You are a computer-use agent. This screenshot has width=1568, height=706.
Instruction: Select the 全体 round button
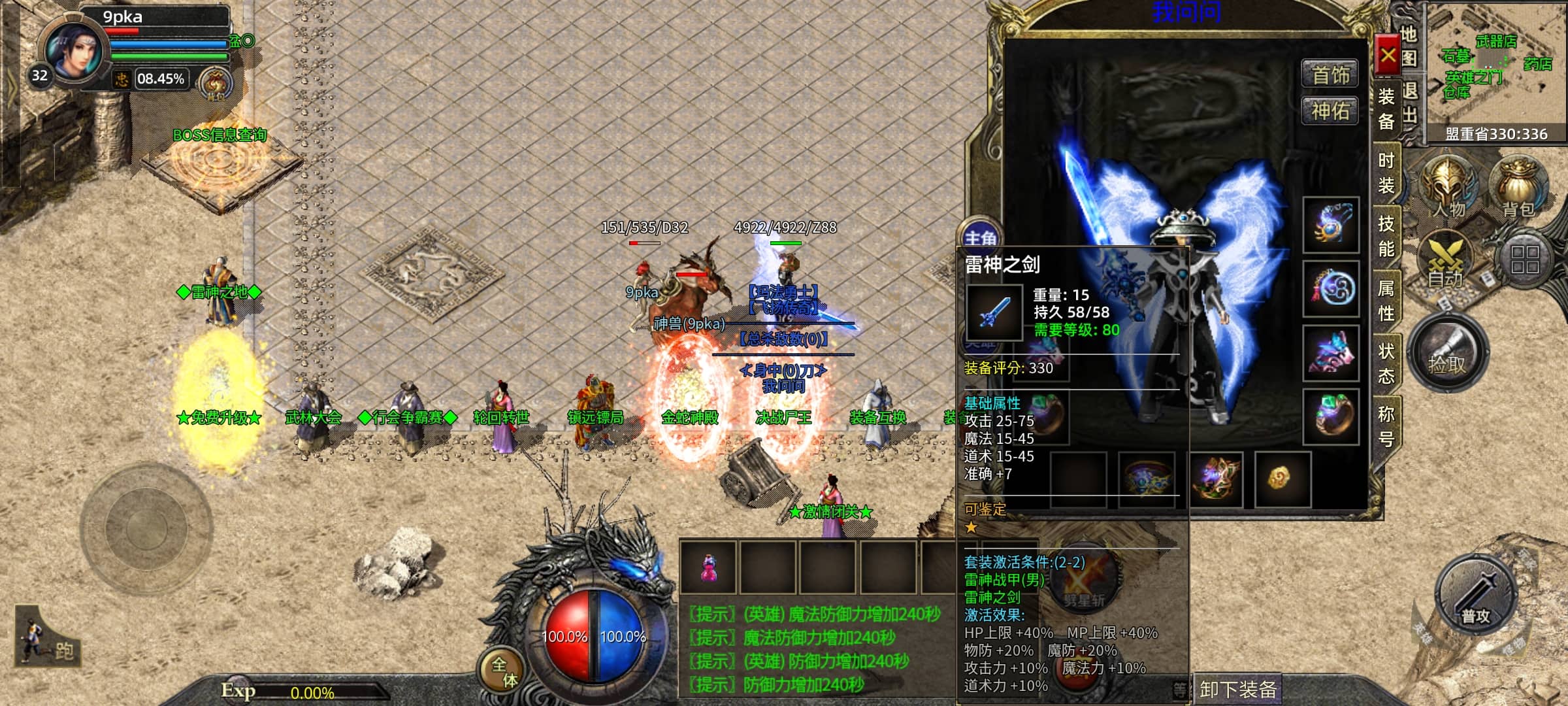pos(504,672)
